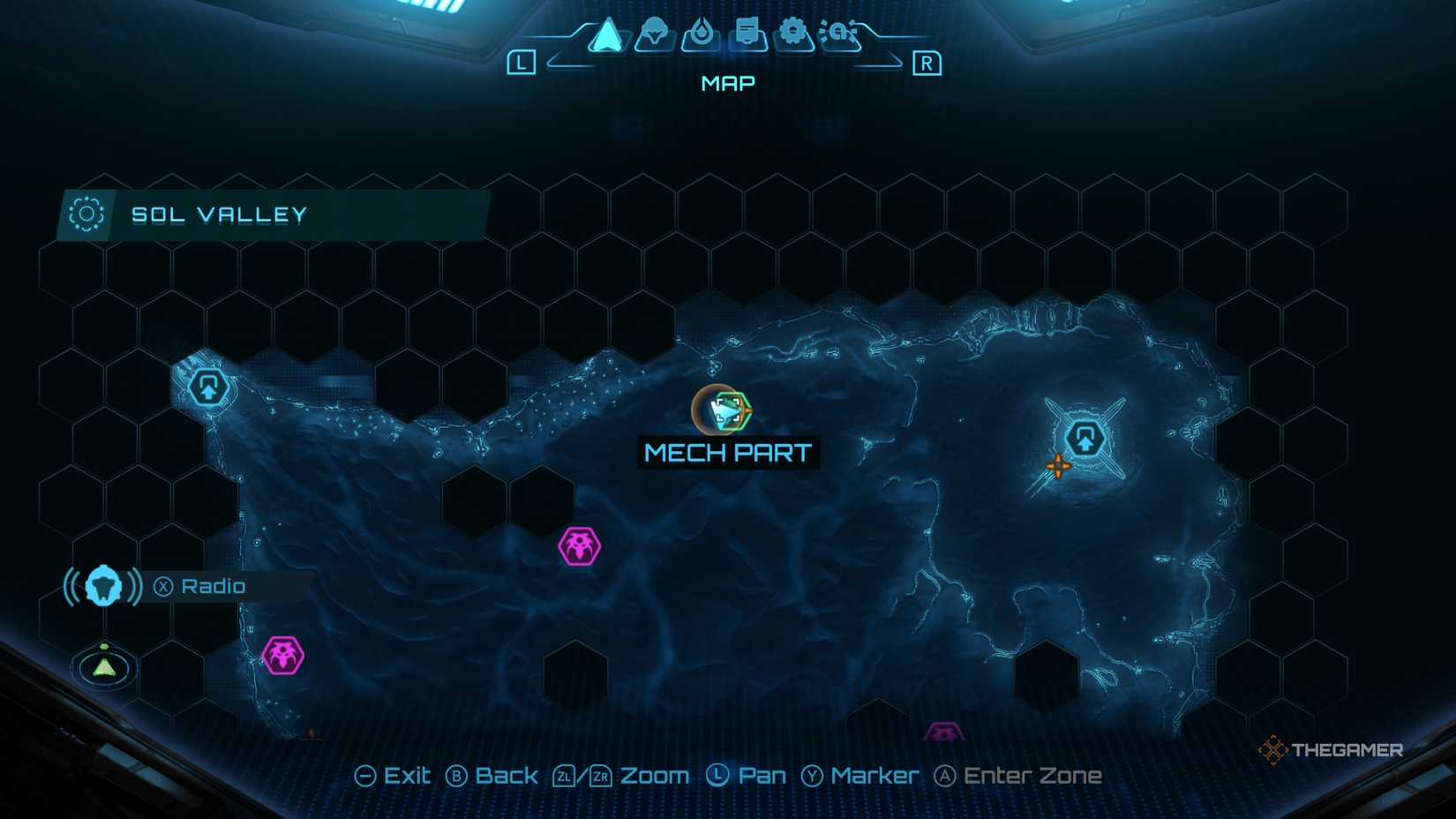The width and height of the screenshot is (1456, 819).
Task: Click the Sol Valley gear emblem
Action: 85,214
